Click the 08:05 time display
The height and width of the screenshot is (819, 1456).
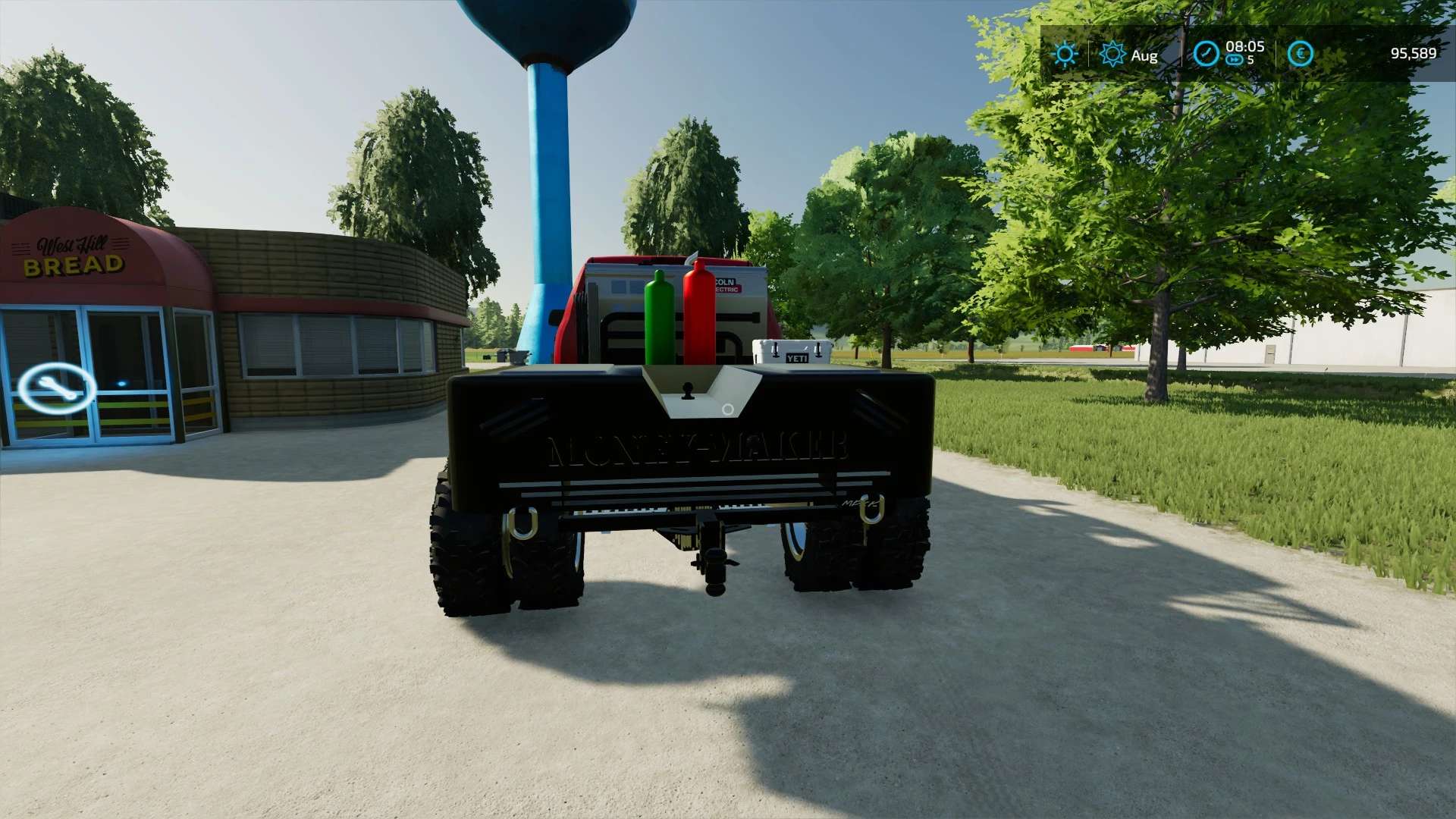tap(1247, 47)
